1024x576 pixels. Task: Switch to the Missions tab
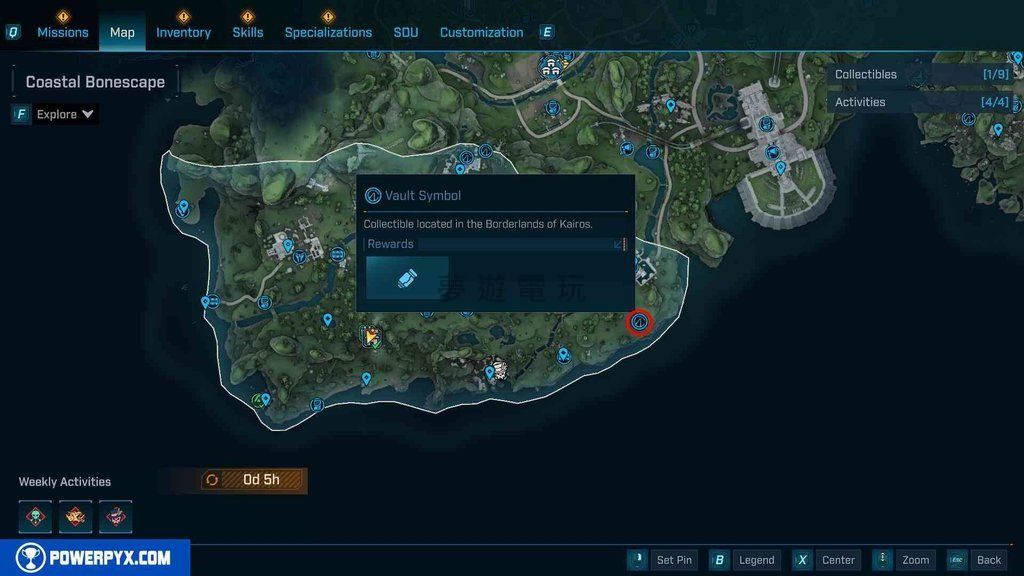tap(62, 32)
